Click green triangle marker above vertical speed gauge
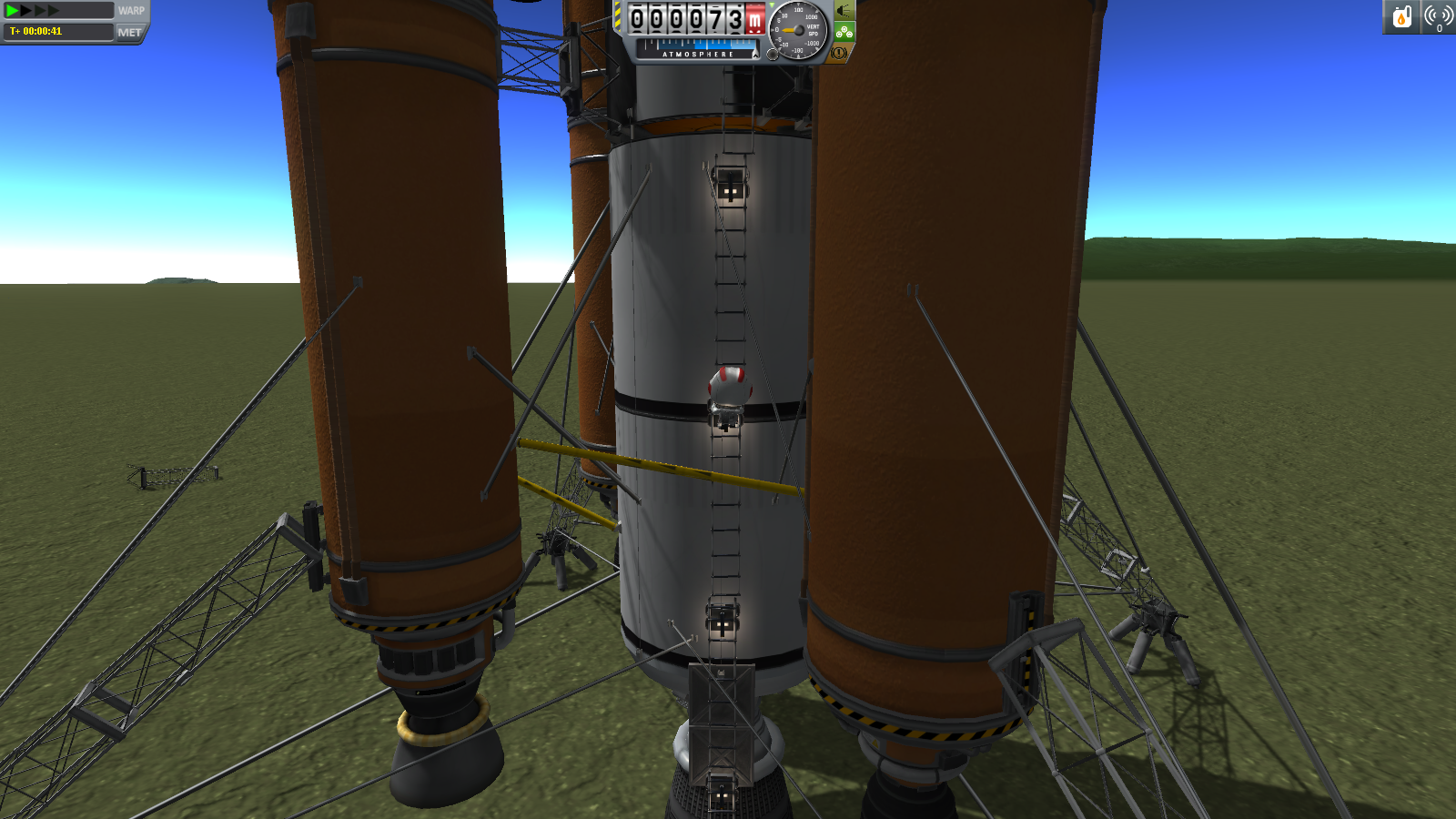Viewport: 1456px width, 819px height. [772, 5]
